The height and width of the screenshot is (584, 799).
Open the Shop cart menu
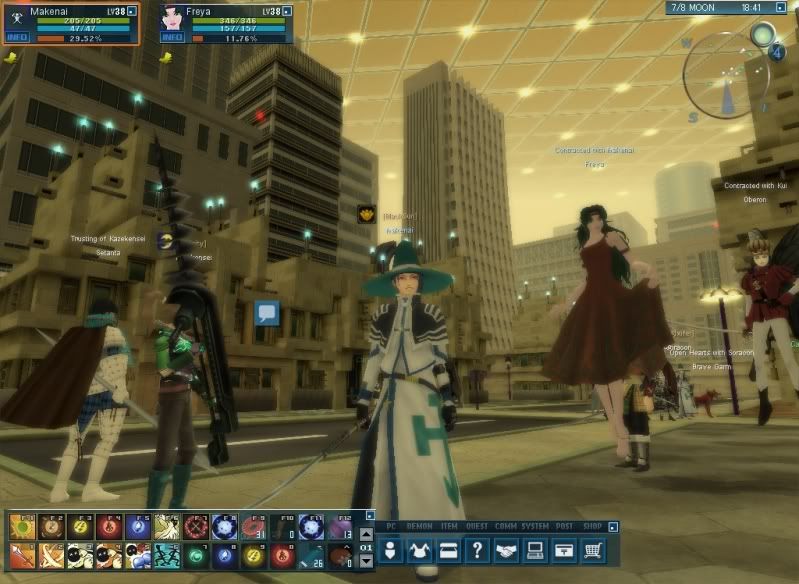tap(595, 549)
